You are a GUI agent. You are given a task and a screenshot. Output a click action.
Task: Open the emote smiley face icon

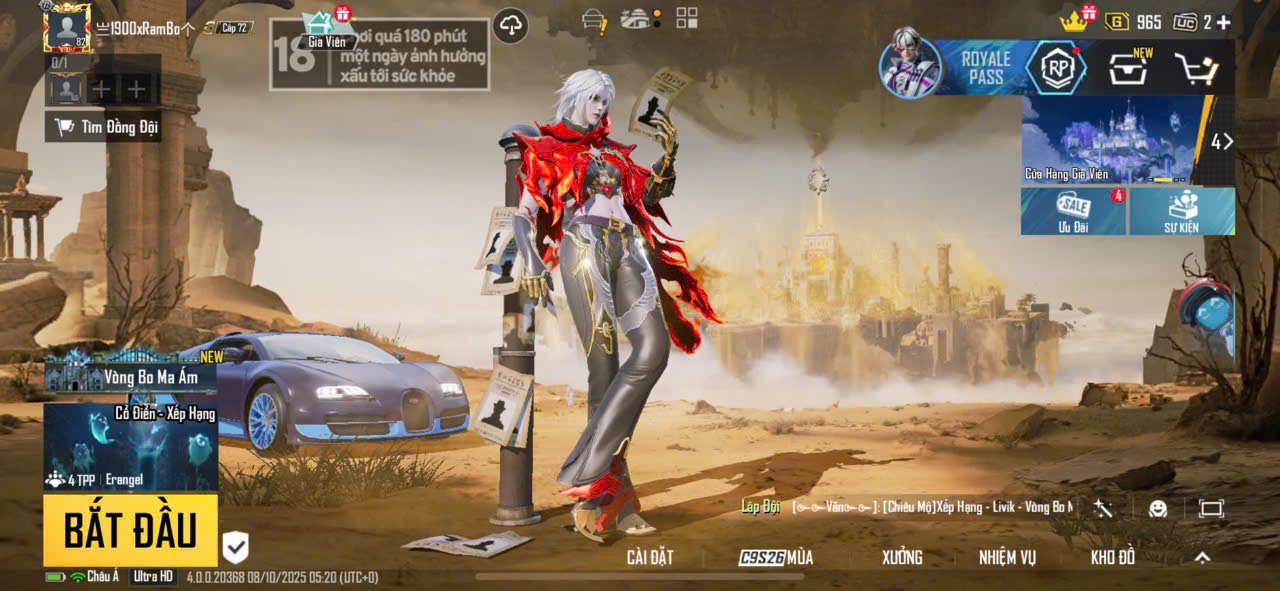[1158, 509]
